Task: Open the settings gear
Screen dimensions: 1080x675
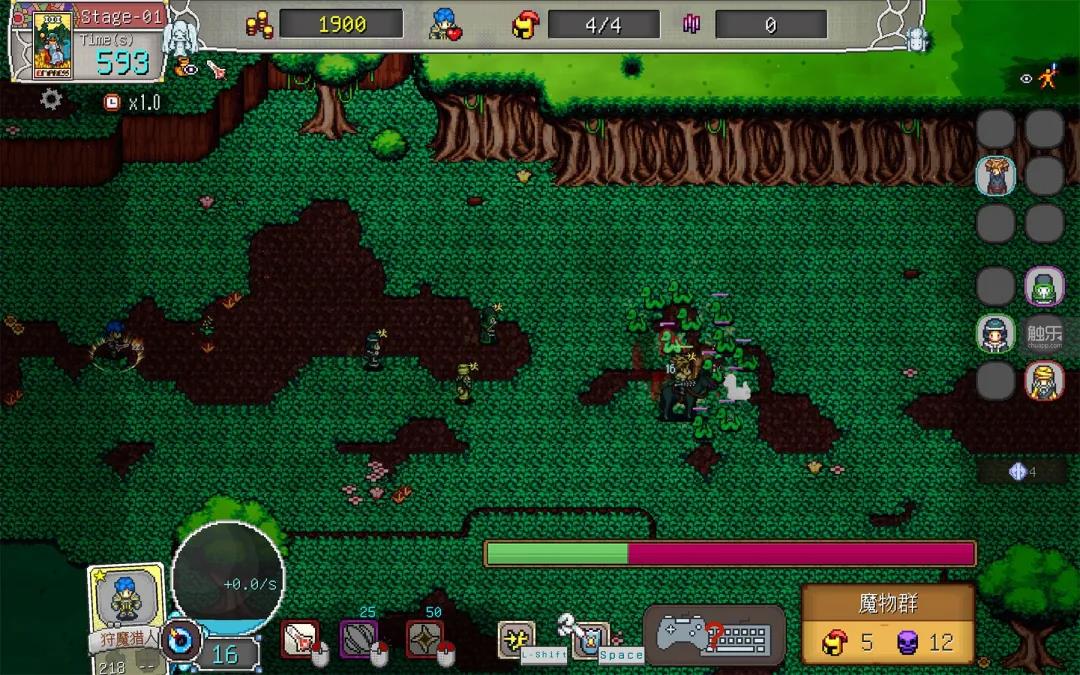Action: (51, 100)
